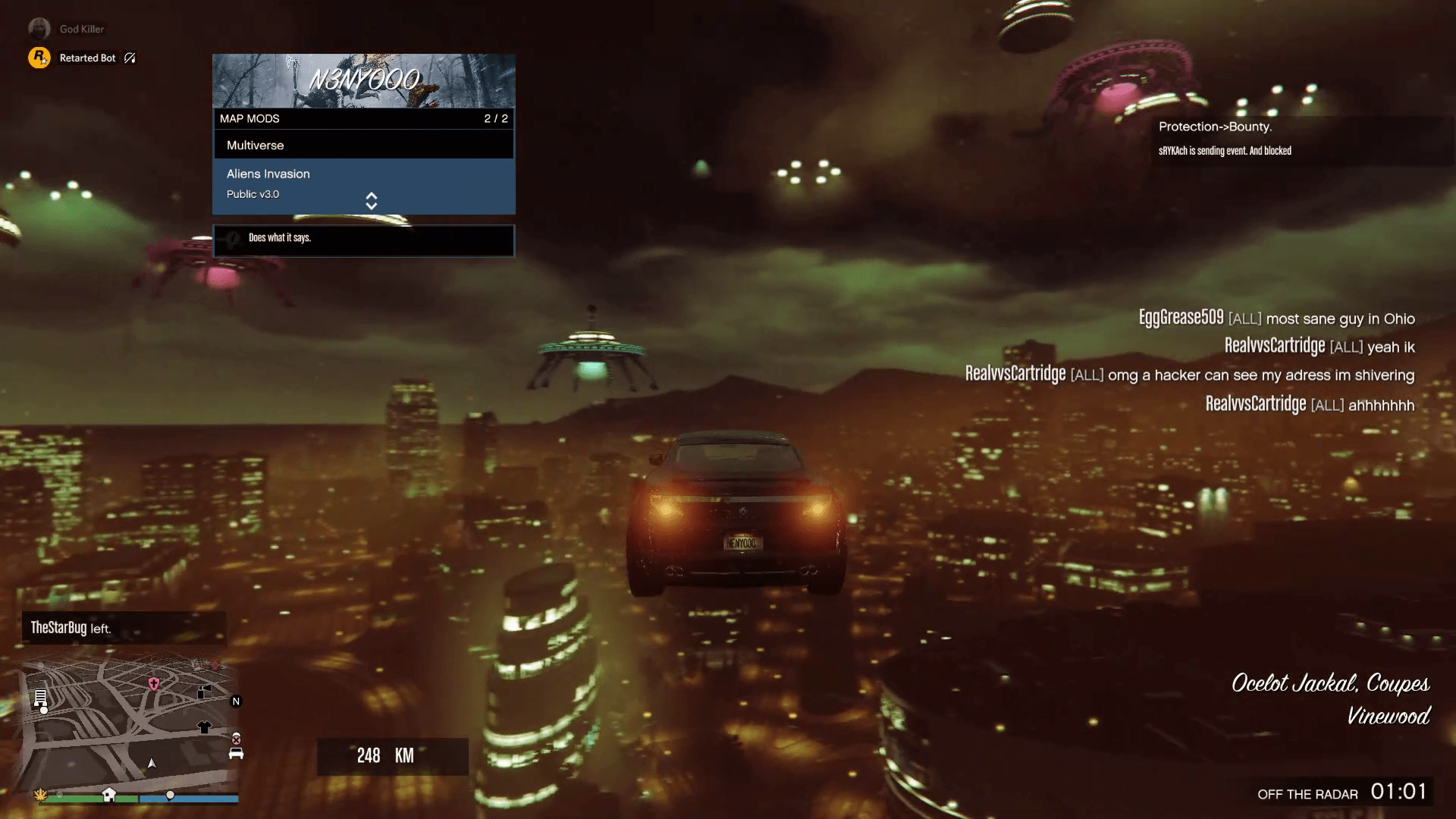
Task: Click the weed leaf icon below the minimap
Action: (40, 795)
